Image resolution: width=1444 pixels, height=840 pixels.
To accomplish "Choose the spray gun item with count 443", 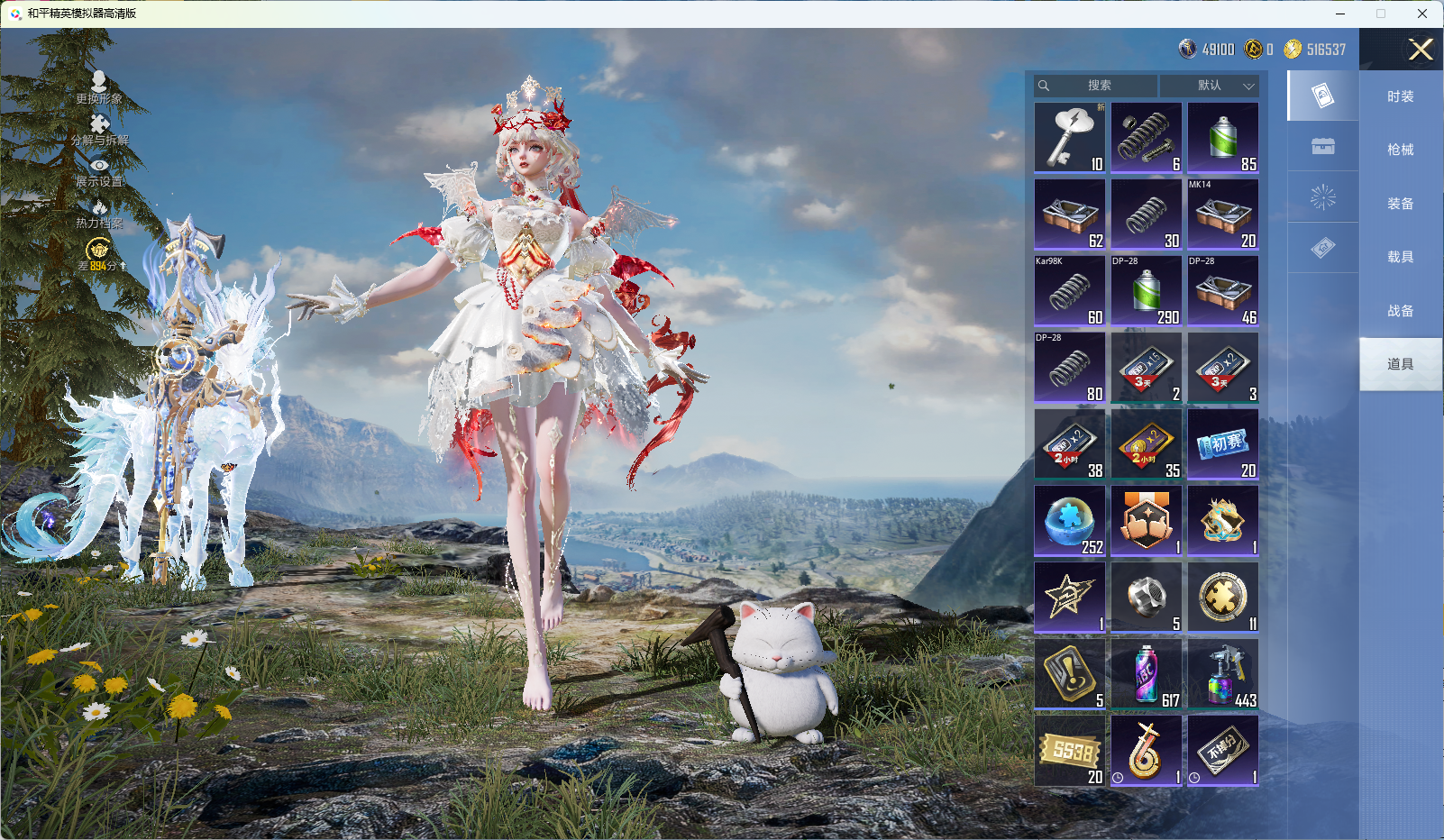I will (1223, 673).
